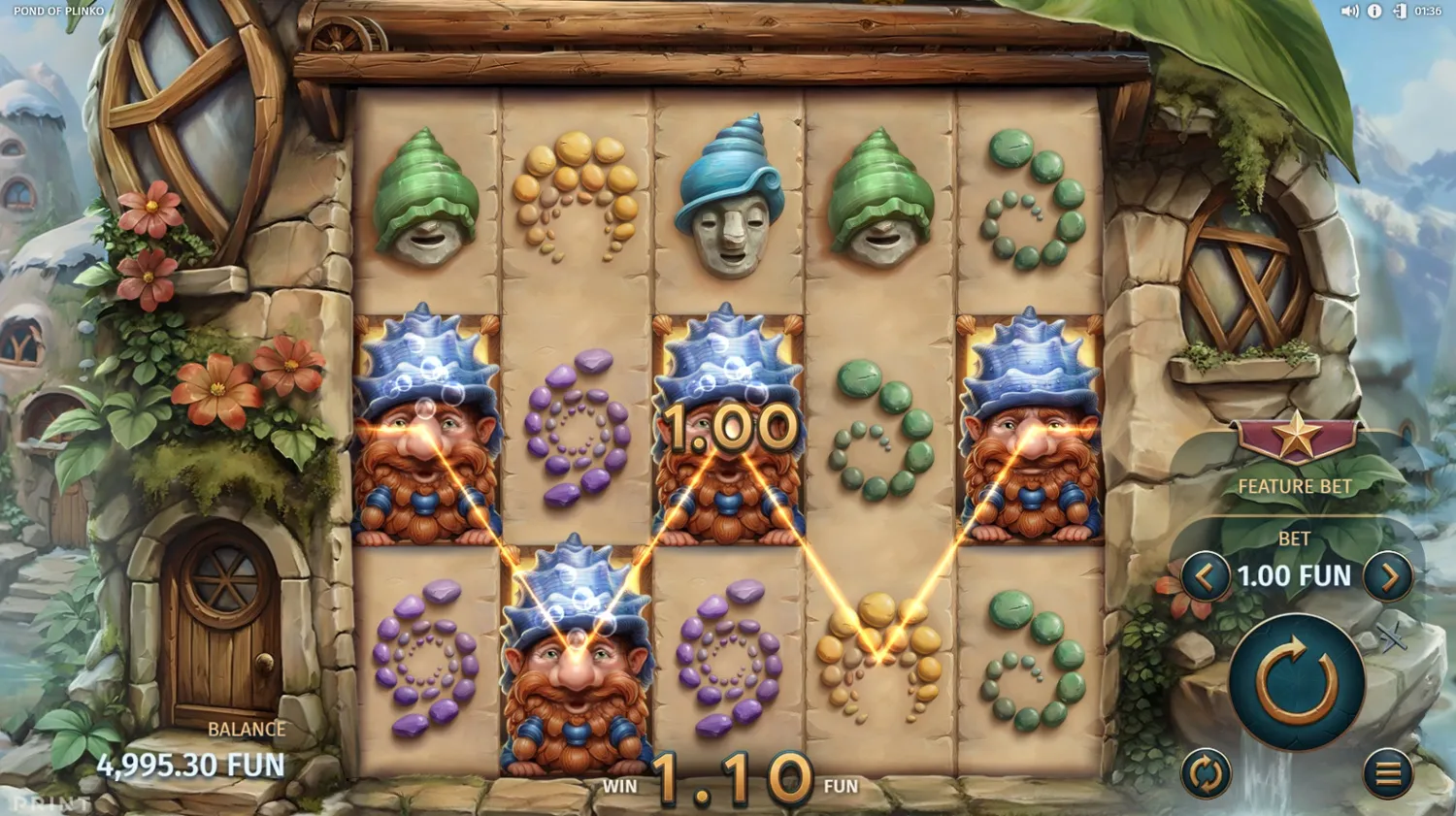Open the game information panel

tap(1375, 11)
